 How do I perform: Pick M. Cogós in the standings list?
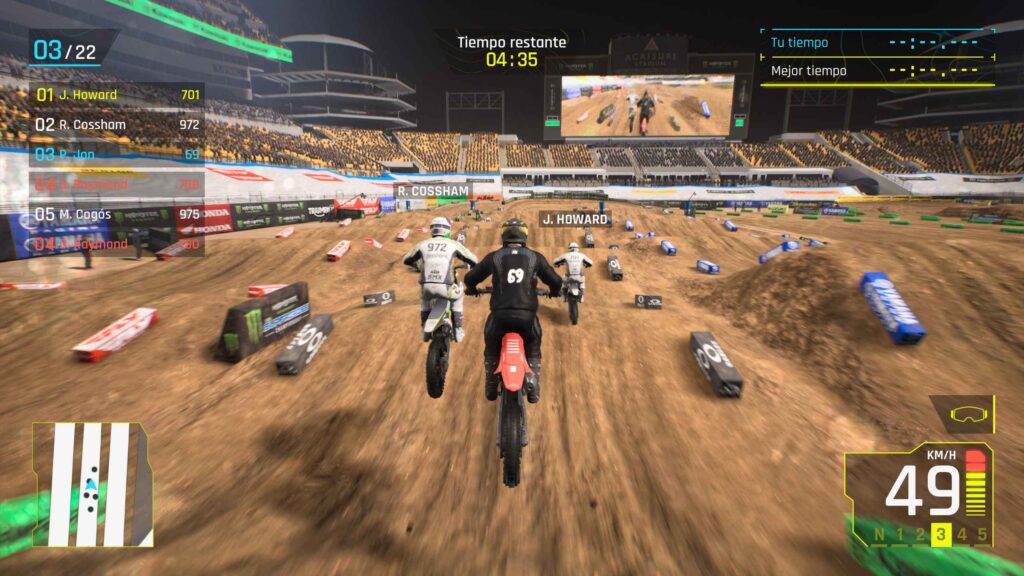[x=117, y=214]
